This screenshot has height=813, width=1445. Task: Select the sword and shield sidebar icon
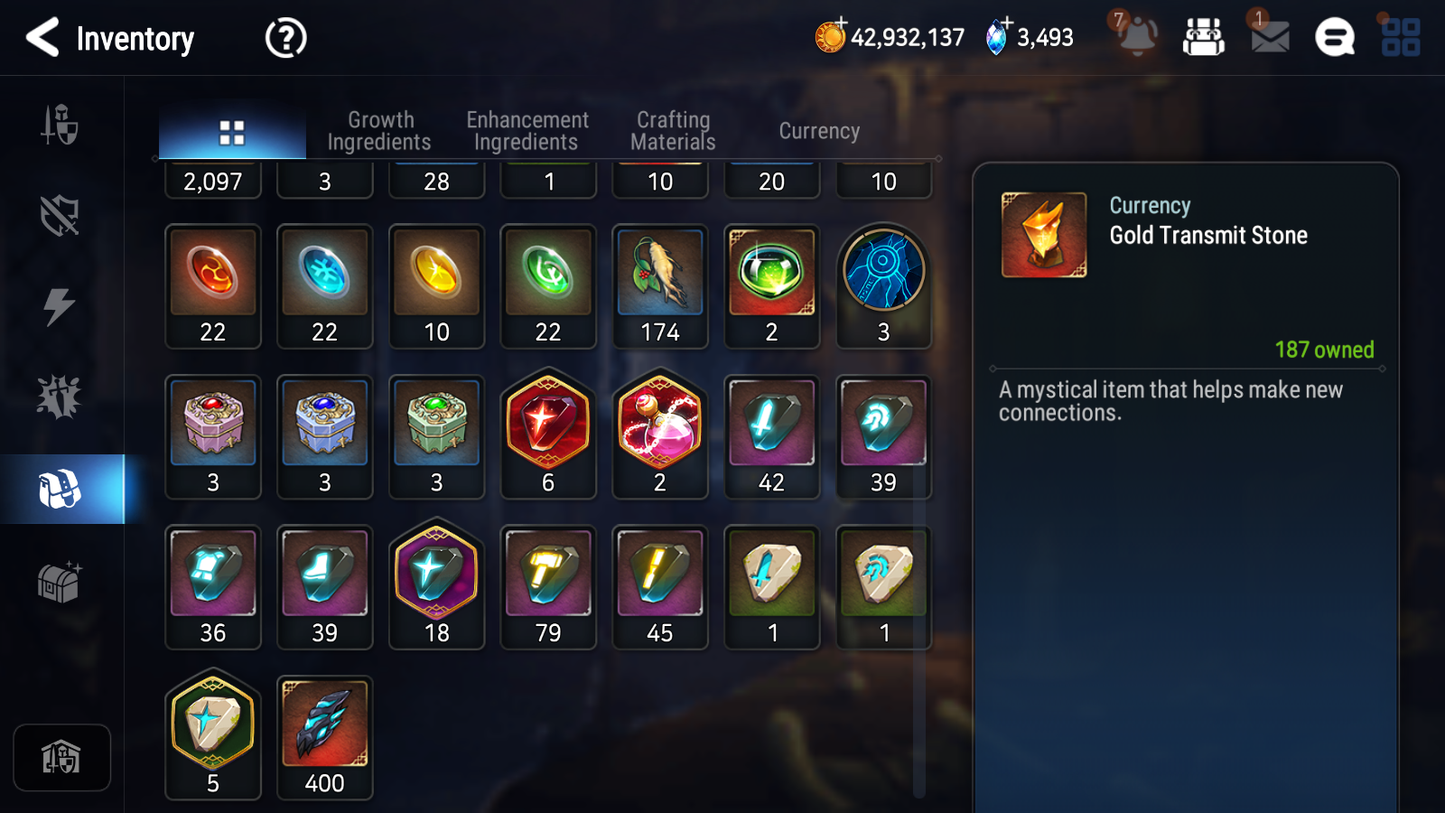61,123
